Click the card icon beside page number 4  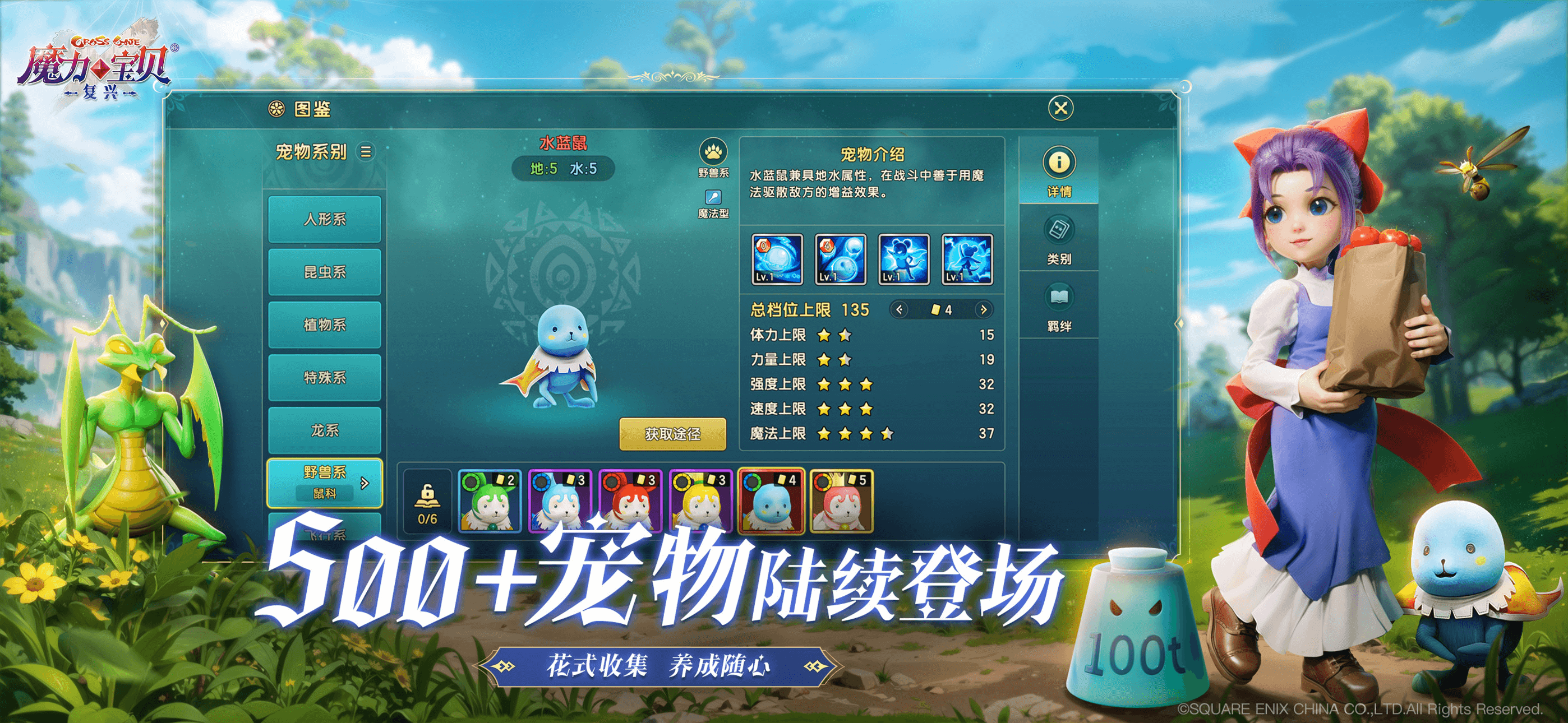tap(937, 309)
